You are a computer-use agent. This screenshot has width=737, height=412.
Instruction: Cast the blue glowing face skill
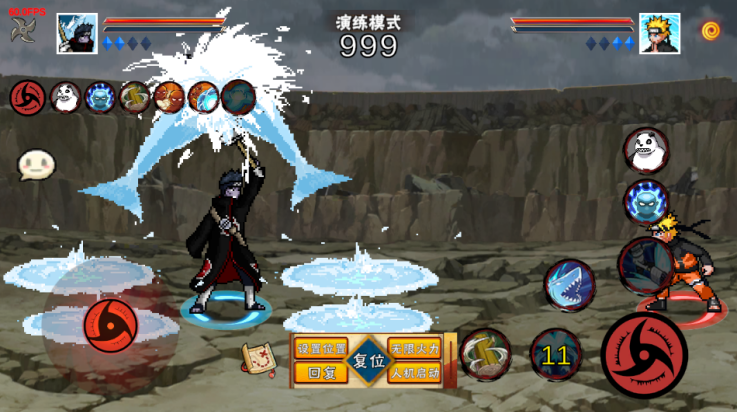(646, 201)
